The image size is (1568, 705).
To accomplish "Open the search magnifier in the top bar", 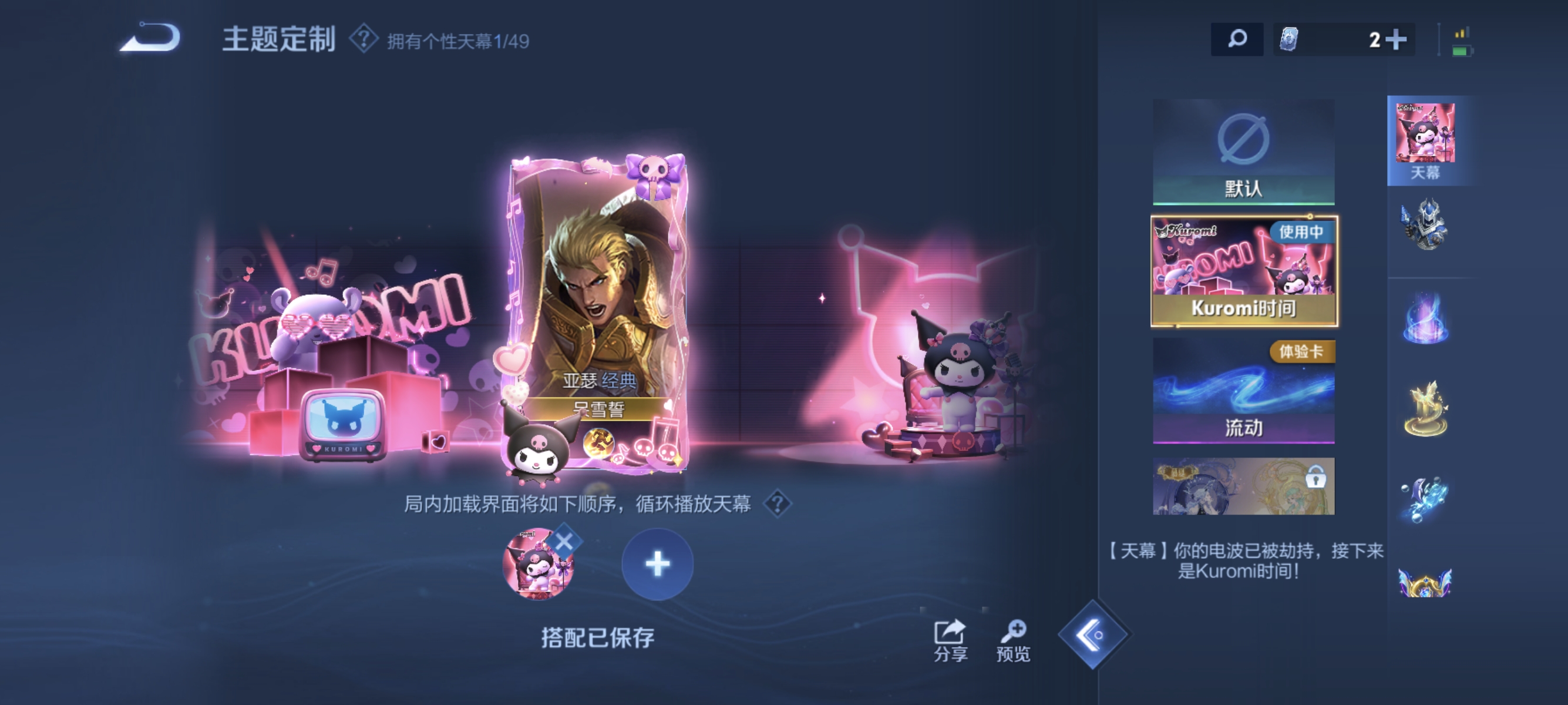I will click(1237, 38).
